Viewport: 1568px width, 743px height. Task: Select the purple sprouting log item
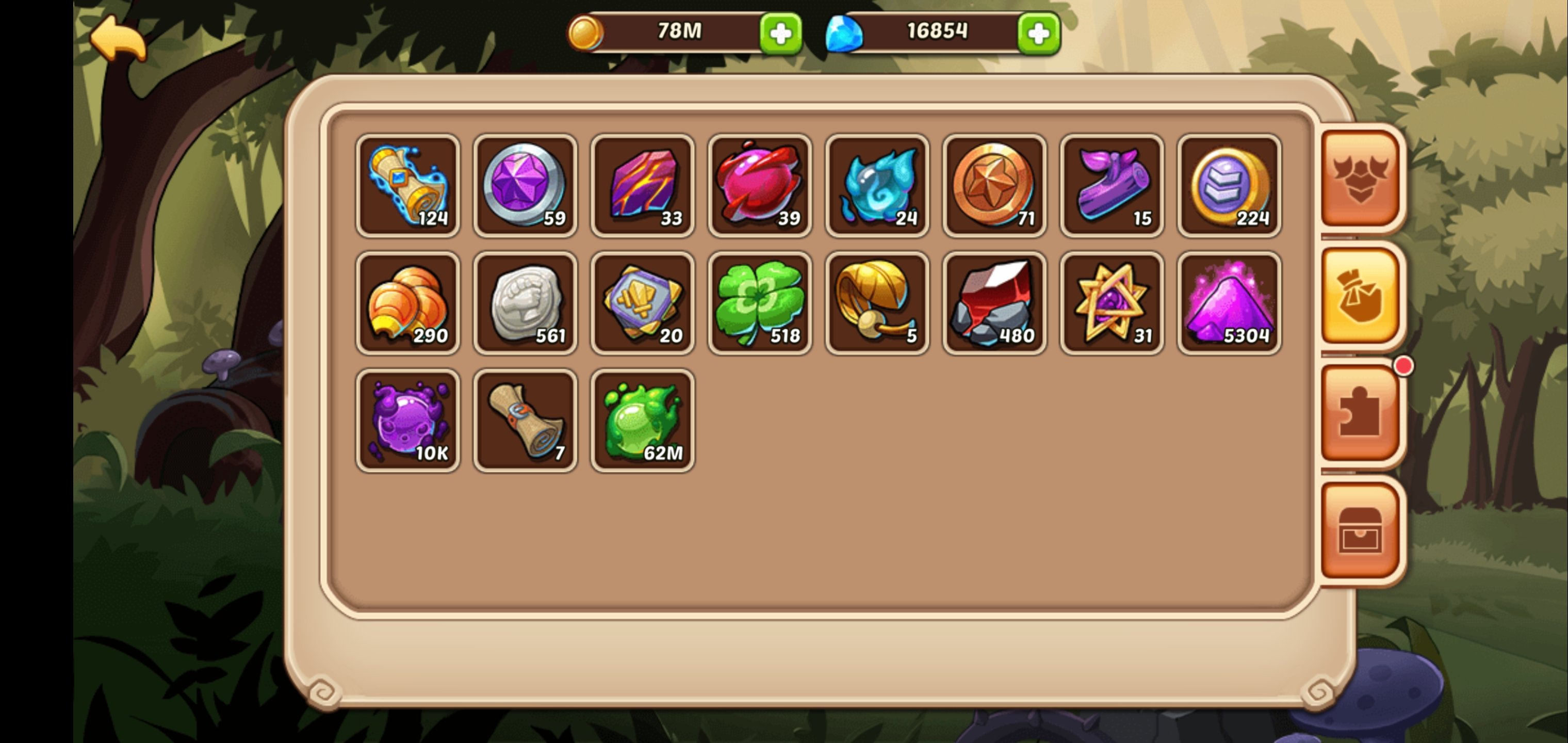click(1112, 186)
